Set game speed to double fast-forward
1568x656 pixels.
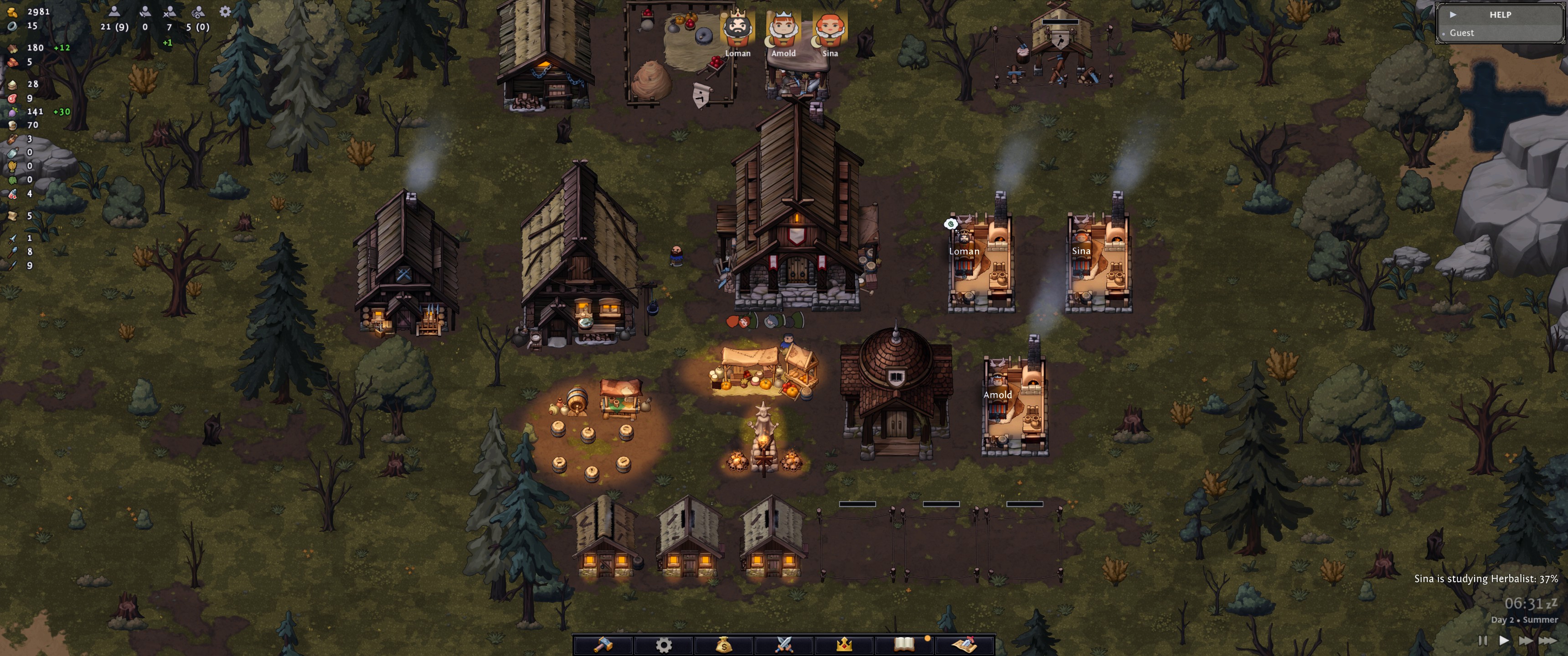coord(1526,640)
